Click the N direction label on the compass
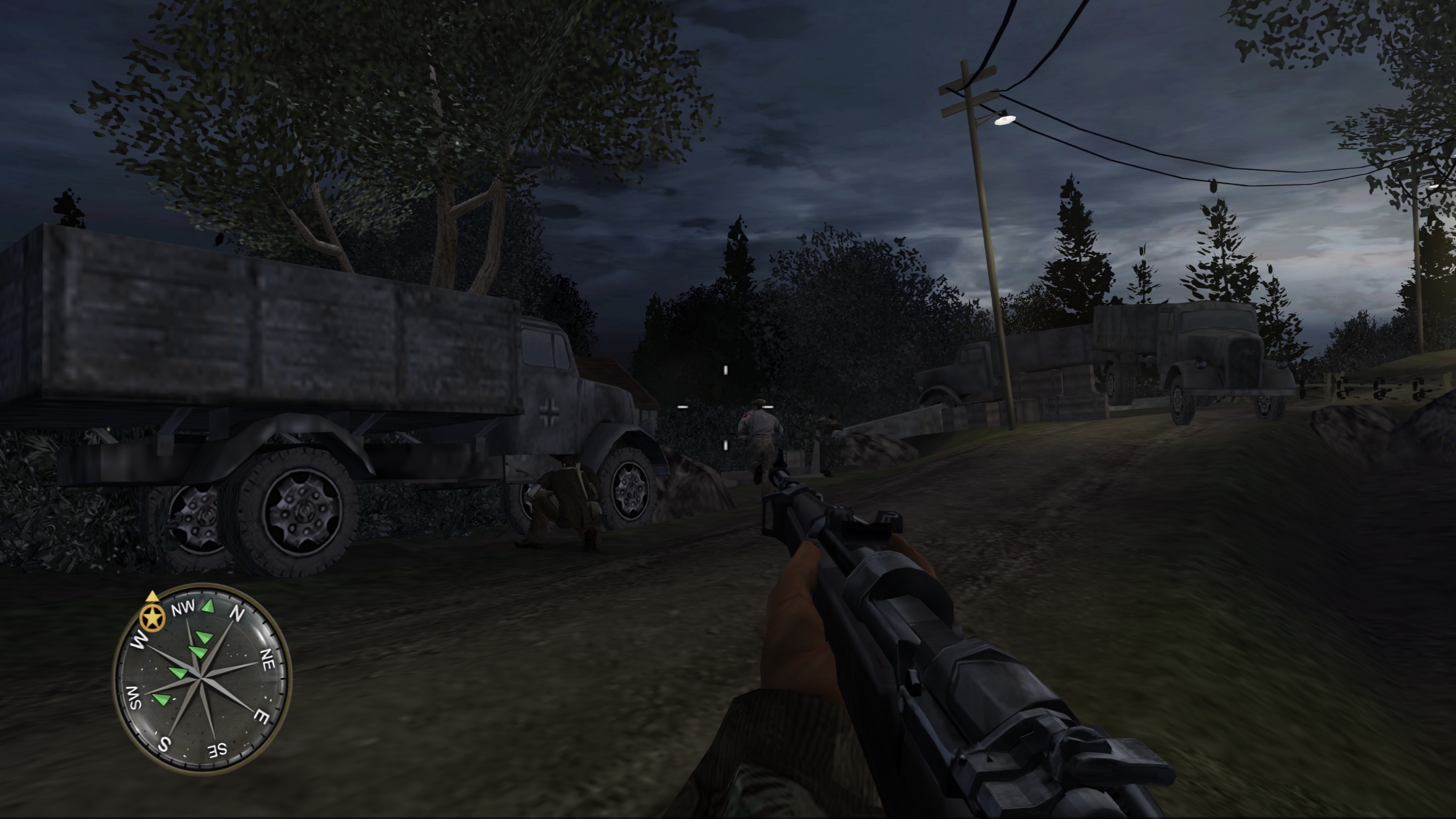Image resolution: width=1456 pixels, height=819 pixels. 236,614
